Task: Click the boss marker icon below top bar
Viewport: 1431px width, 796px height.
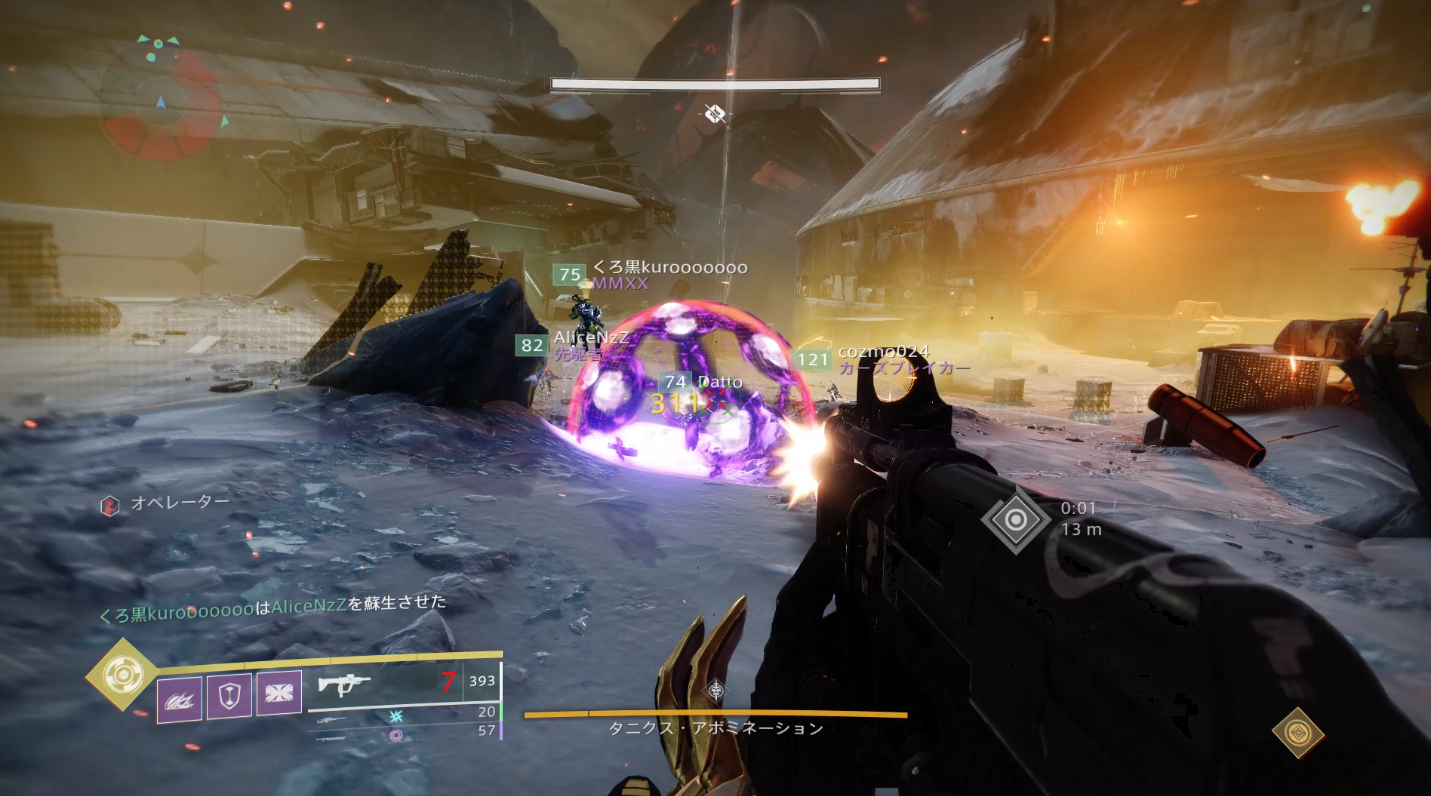Action: pyautogui.click(x=714, y=114)
